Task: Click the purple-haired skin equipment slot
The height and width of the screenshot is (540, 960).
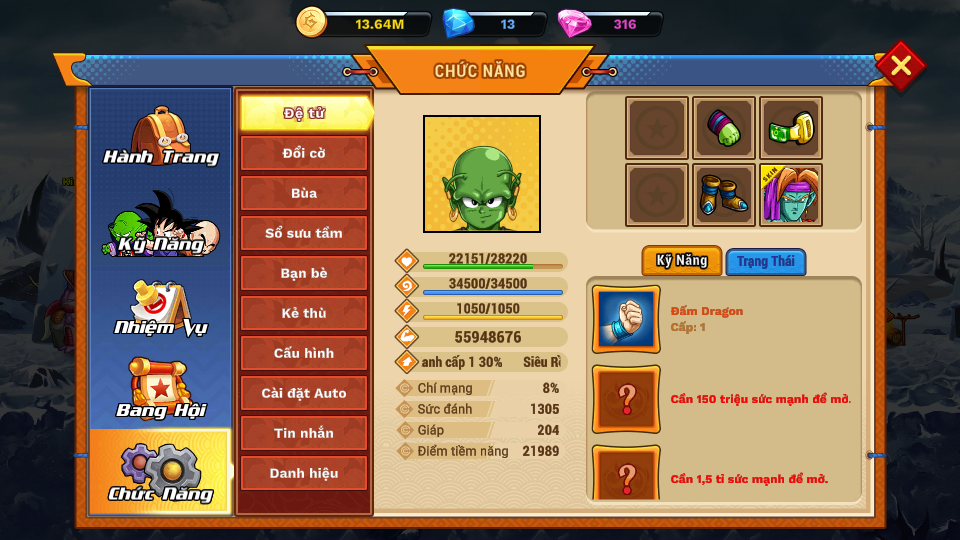Action: [791, 195]
